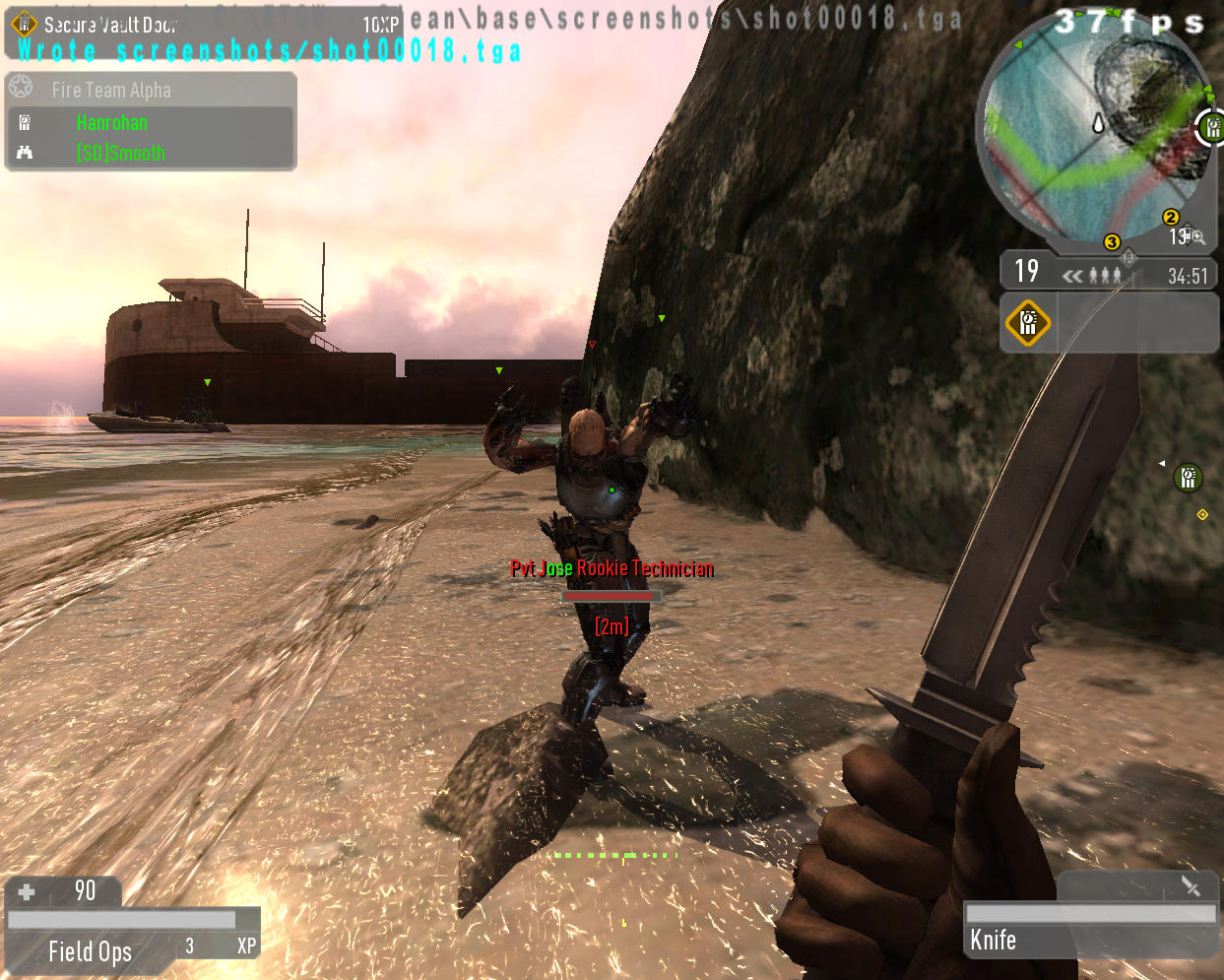
Task: Click the yellow diamond objective icon below minimap
Action: pyautogui.click(x=1027, y=322)
